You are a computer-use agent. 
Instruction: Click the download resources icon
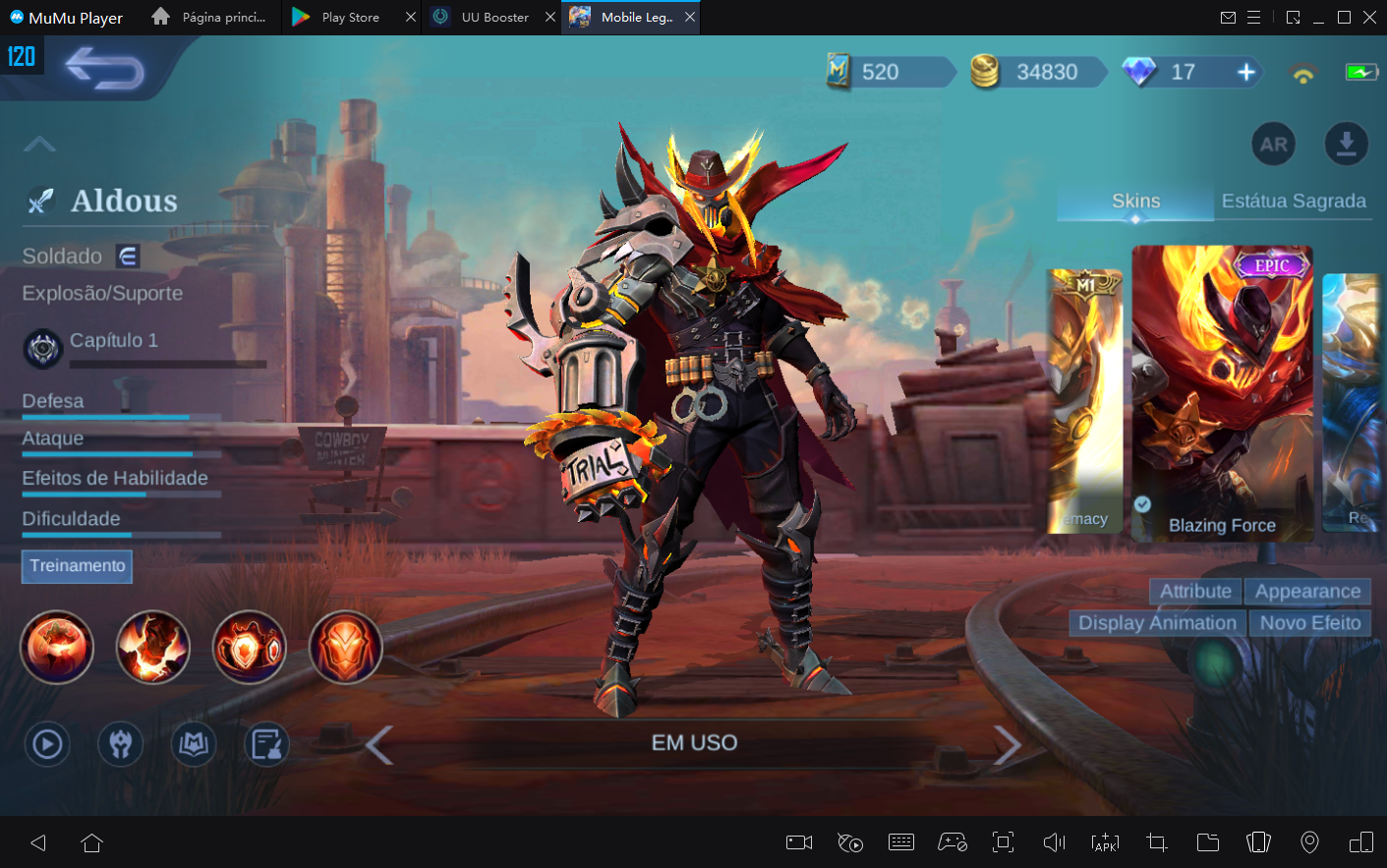[x=1347, y=144]
